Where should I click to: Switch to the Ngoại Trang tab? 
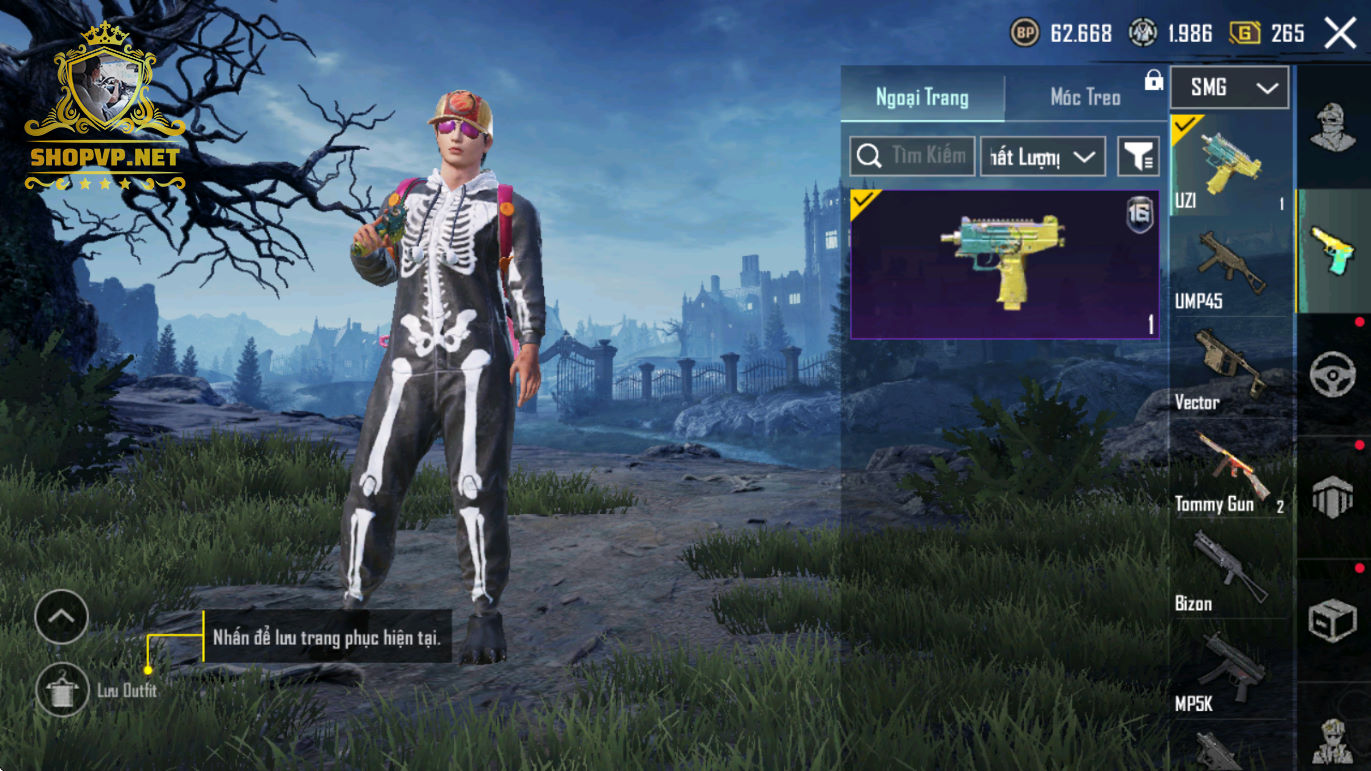[922, 97]
